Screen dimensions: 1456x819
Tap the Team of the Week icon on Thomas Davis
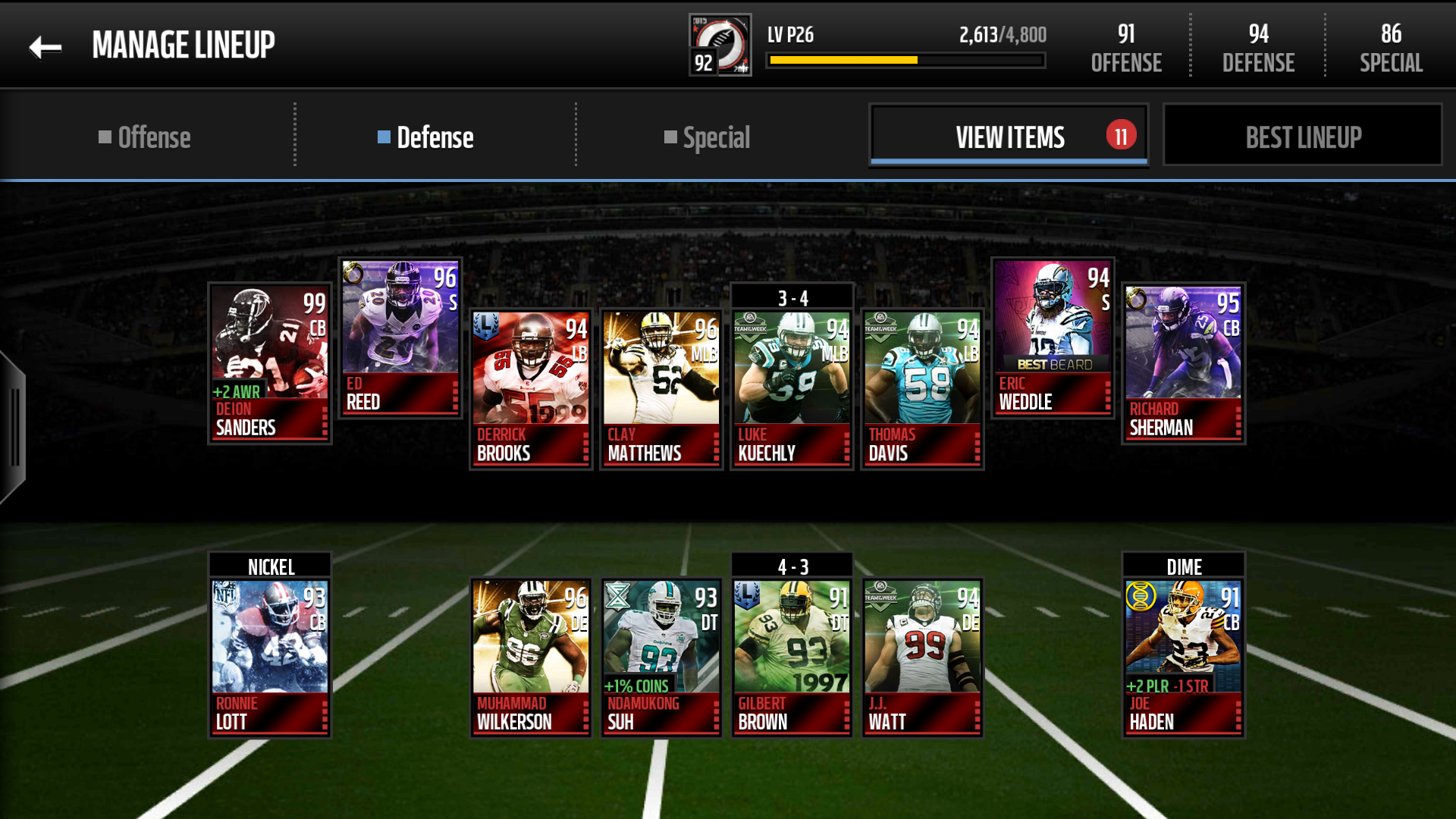pos(880,330)
